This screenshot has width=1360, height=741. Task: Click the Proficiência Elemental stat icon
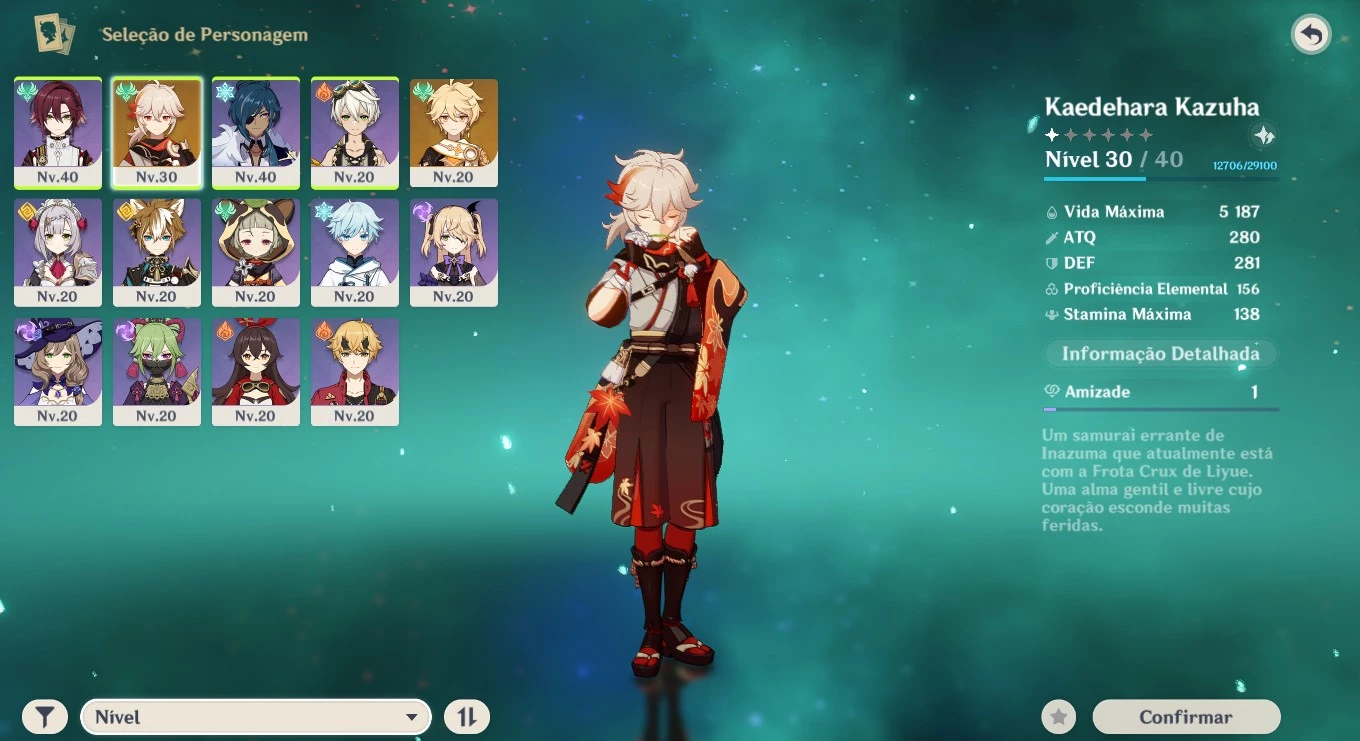(x=1052, y=288)
